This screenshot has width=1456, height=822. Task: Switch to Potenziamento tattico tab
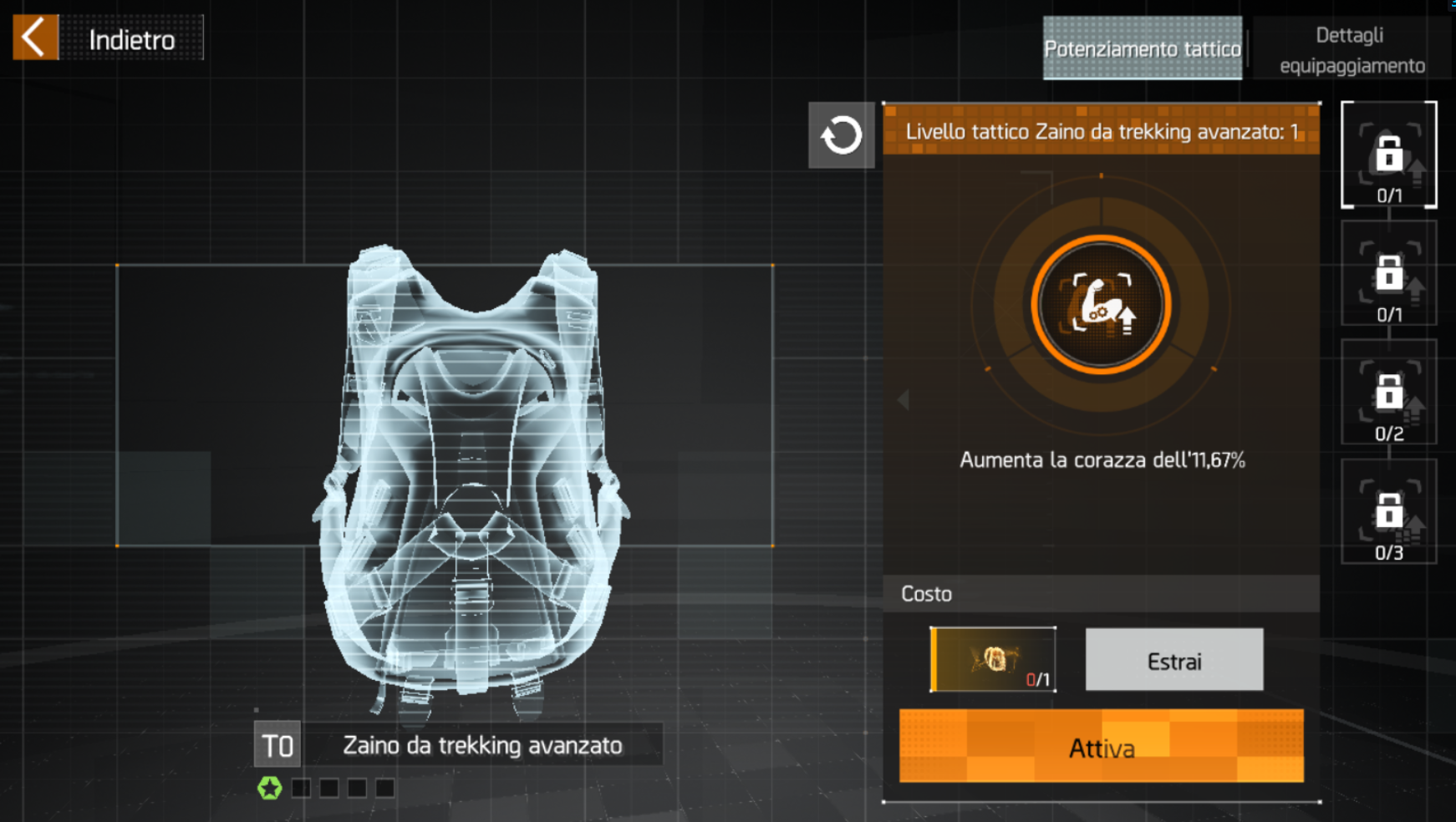pos(1142,48)
